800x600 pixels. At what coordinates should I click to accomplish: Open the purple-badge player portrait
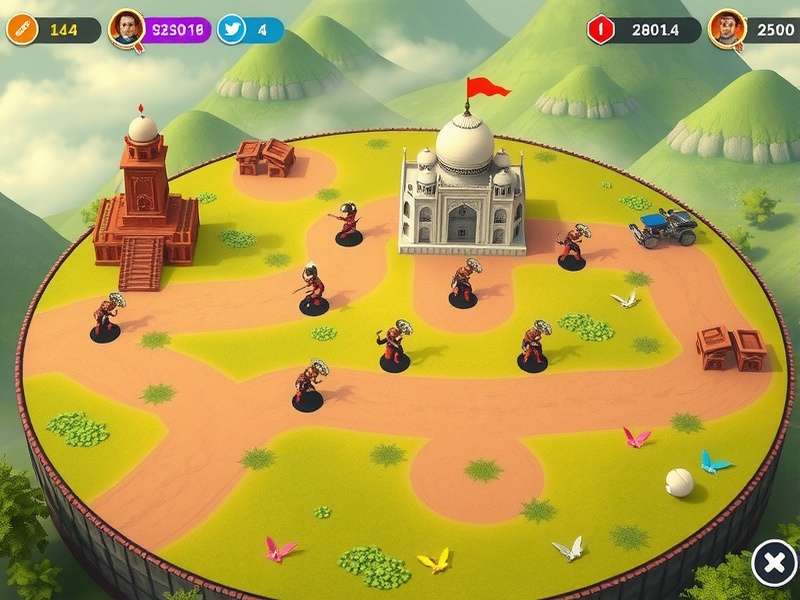coord(127,29)
